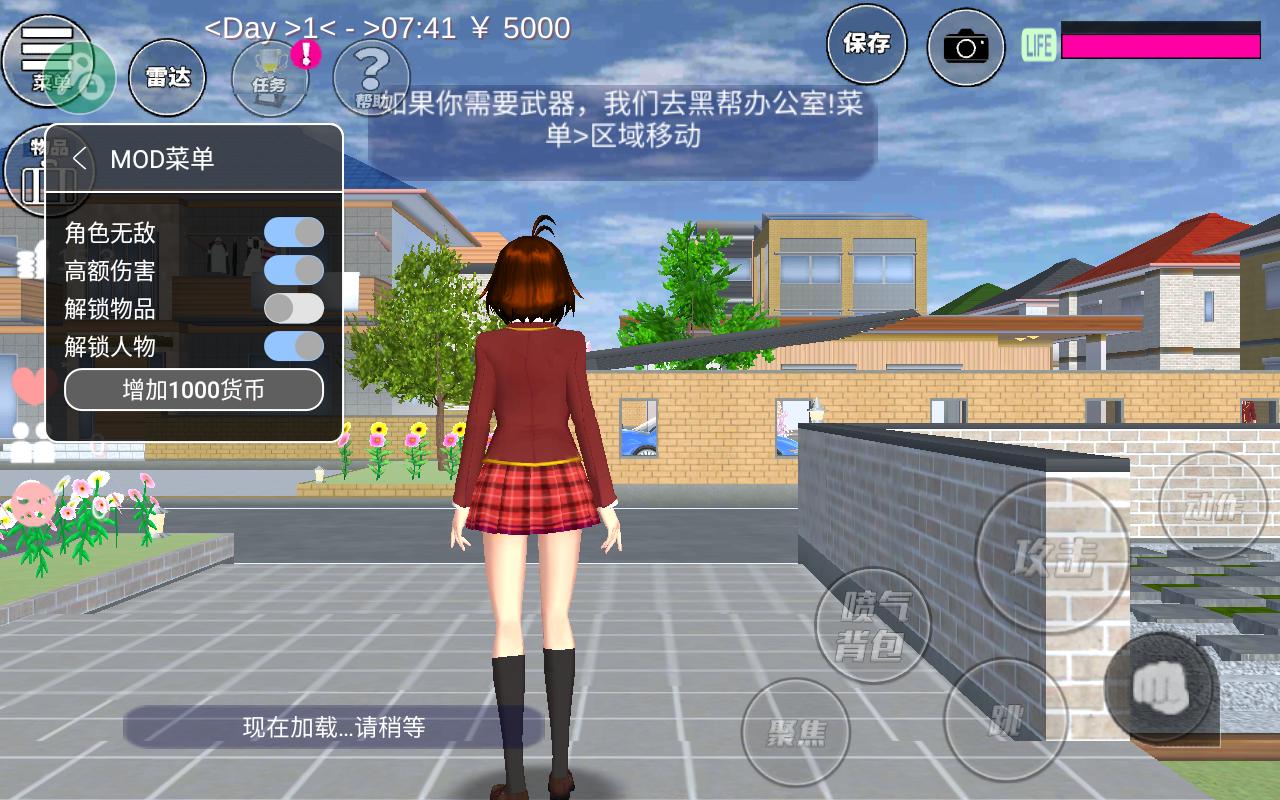
Task: Go back using the MOD菜单 arrow
Action: (x=81, y=159)
